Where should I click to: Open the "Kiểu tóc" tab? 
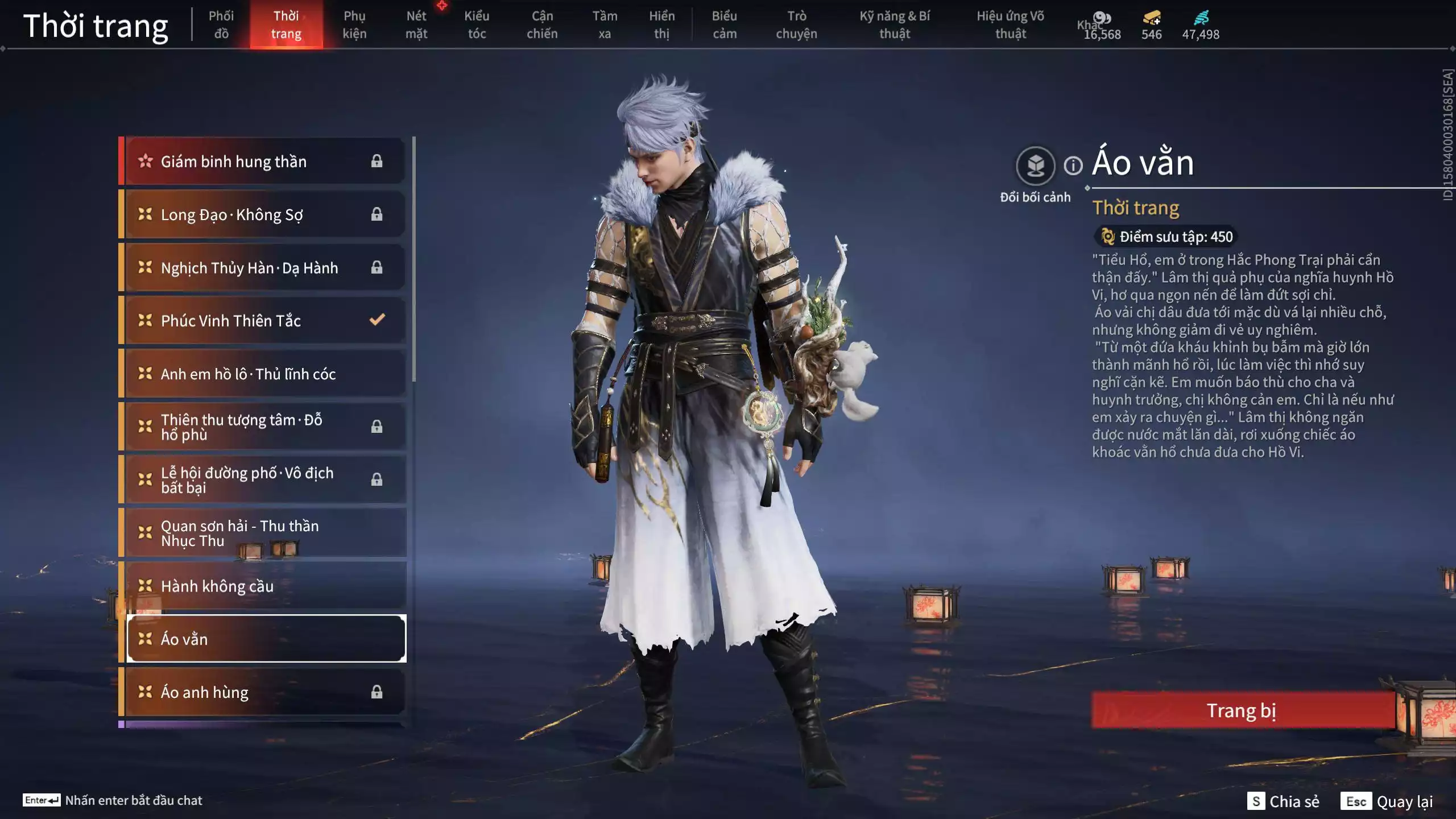point(477,24)
